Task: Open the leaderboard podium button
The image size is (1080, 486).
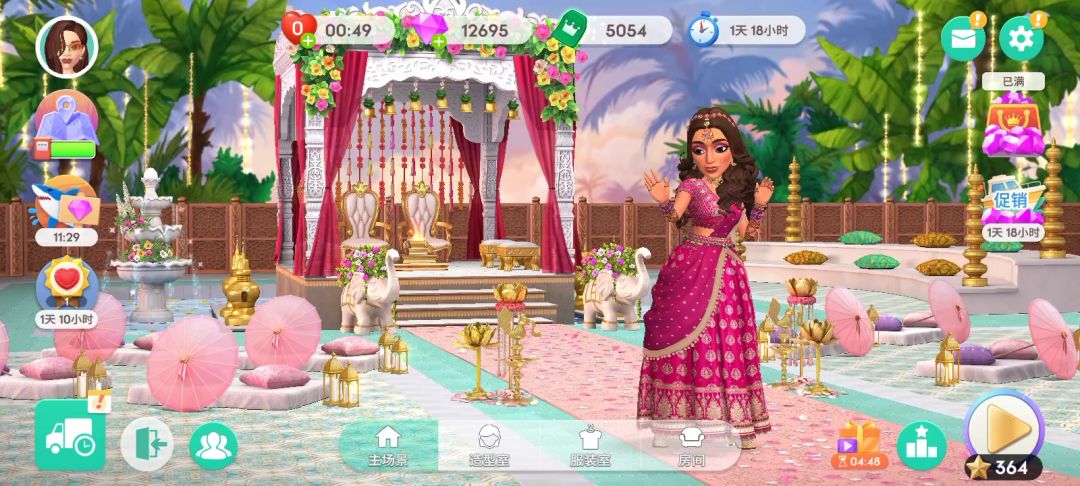Action: [920, 445]
